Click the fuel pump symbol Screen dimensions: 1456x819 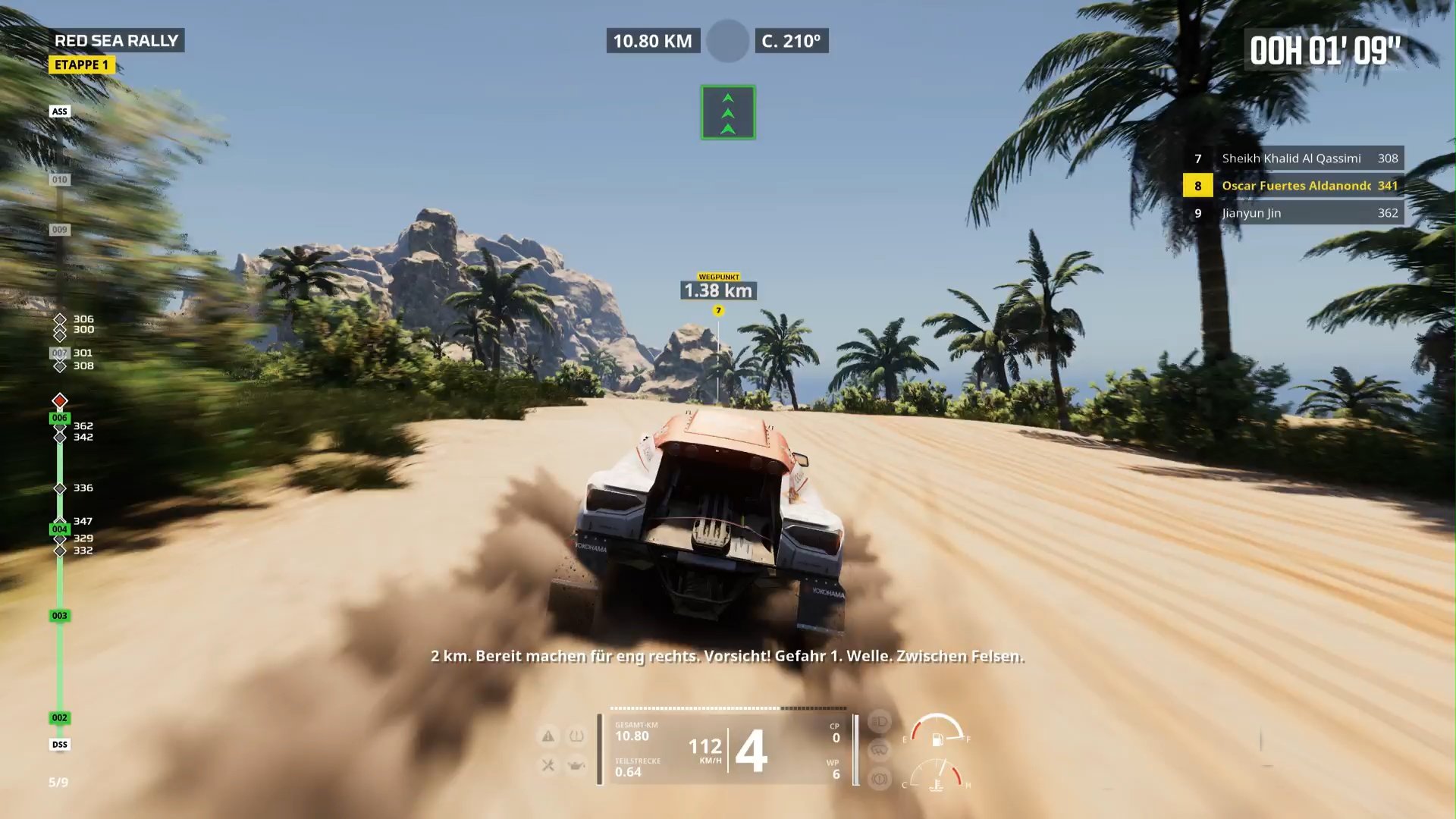click(x=937, y=738)
